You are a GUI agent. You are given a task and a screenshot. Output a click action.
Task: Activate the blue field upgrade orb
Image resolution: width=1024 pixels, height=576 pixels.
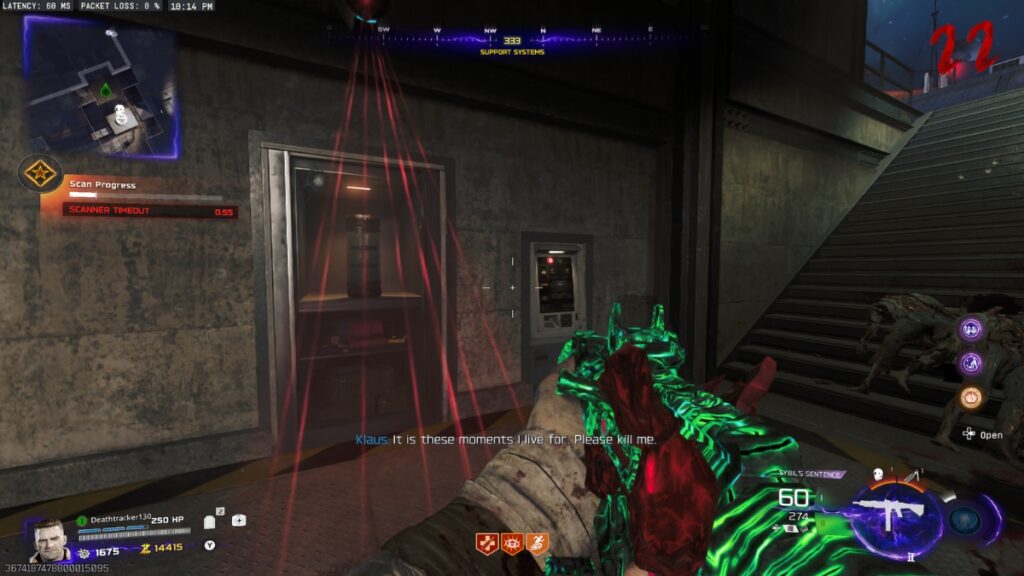pyautogui.click(x=965, y=519)
